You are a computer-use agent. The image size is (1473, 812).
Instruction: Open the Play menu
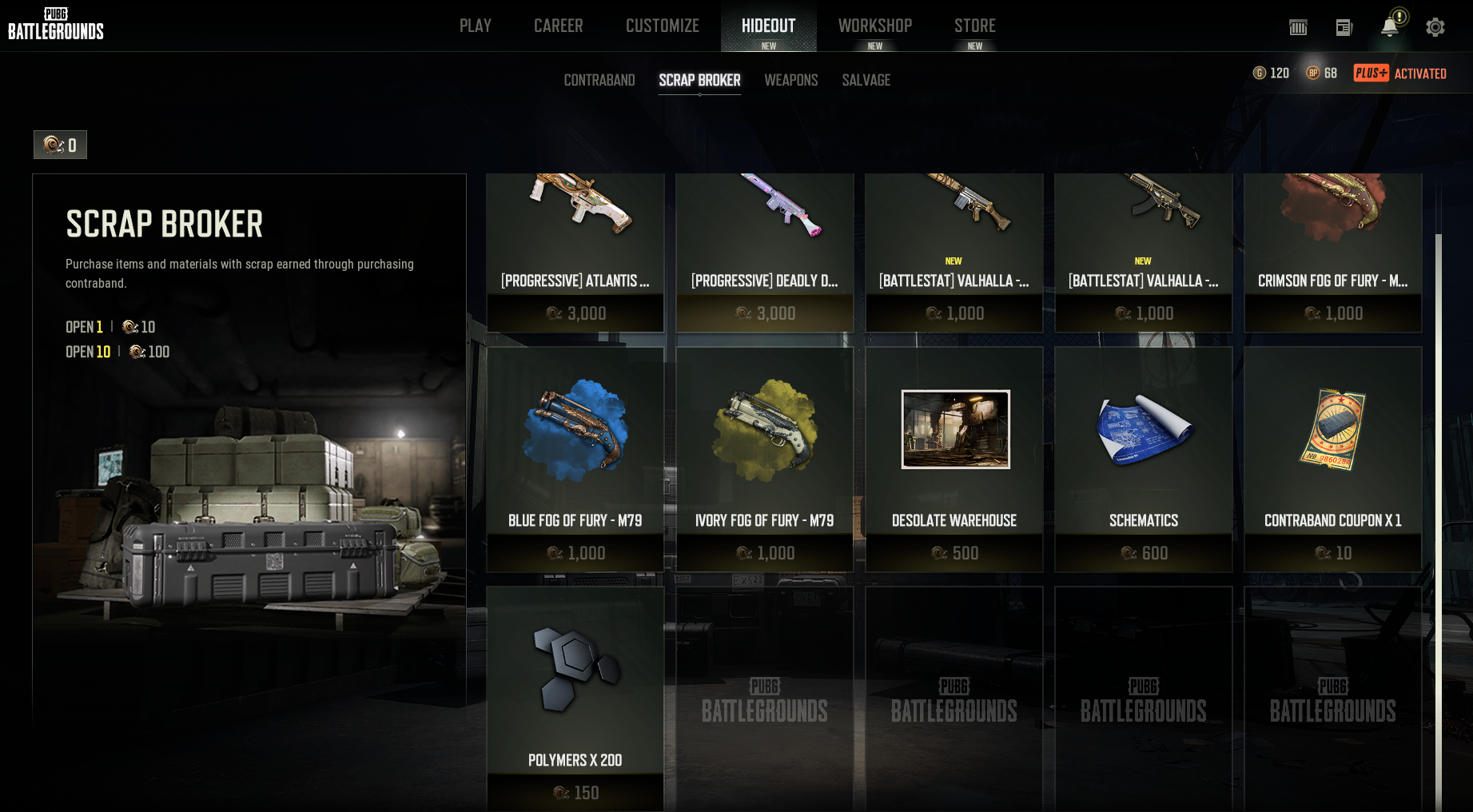[475, 26]
